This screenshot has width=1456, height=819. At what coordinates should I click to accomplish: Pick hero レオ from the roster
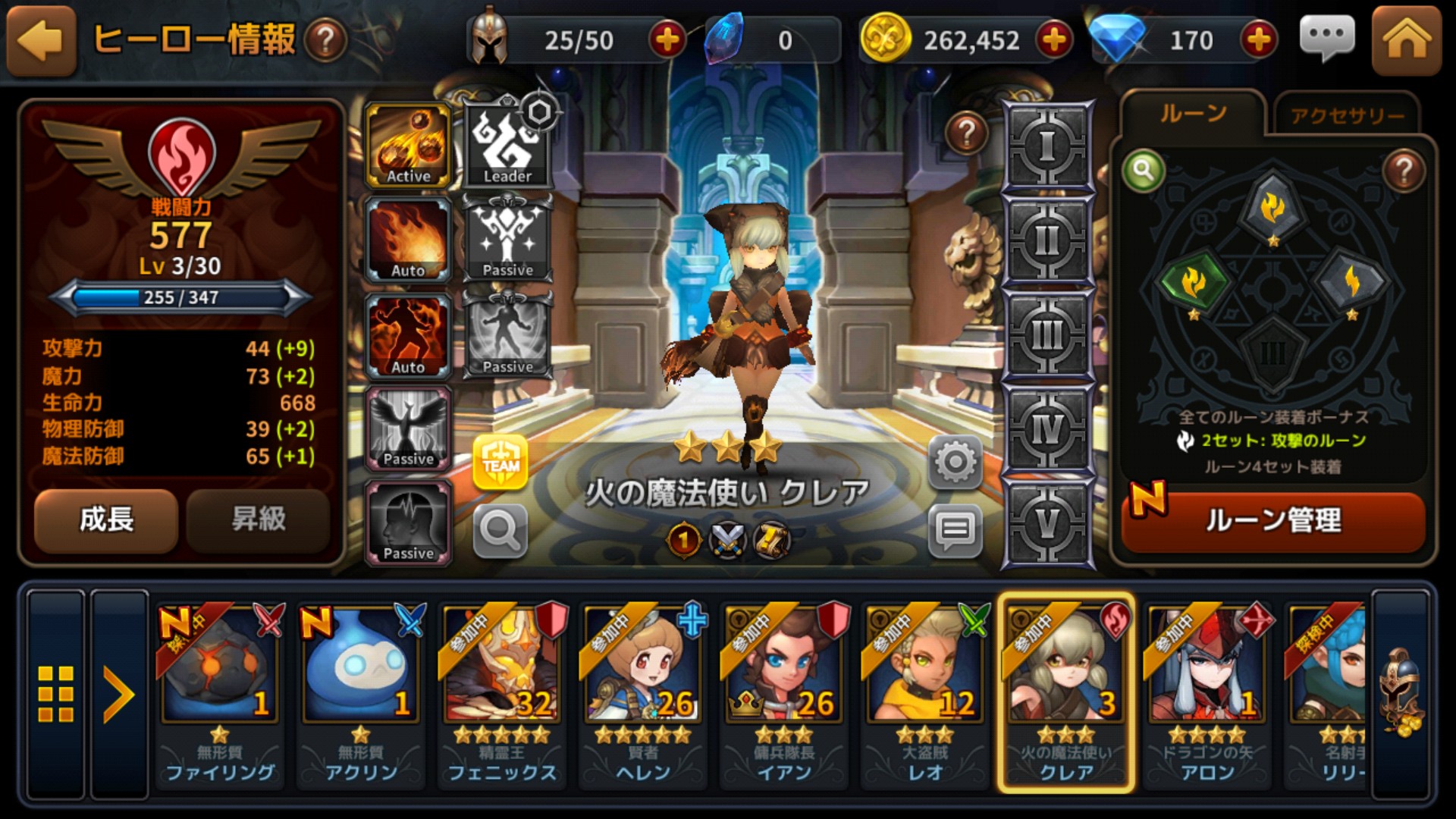(x=925, y=694)
